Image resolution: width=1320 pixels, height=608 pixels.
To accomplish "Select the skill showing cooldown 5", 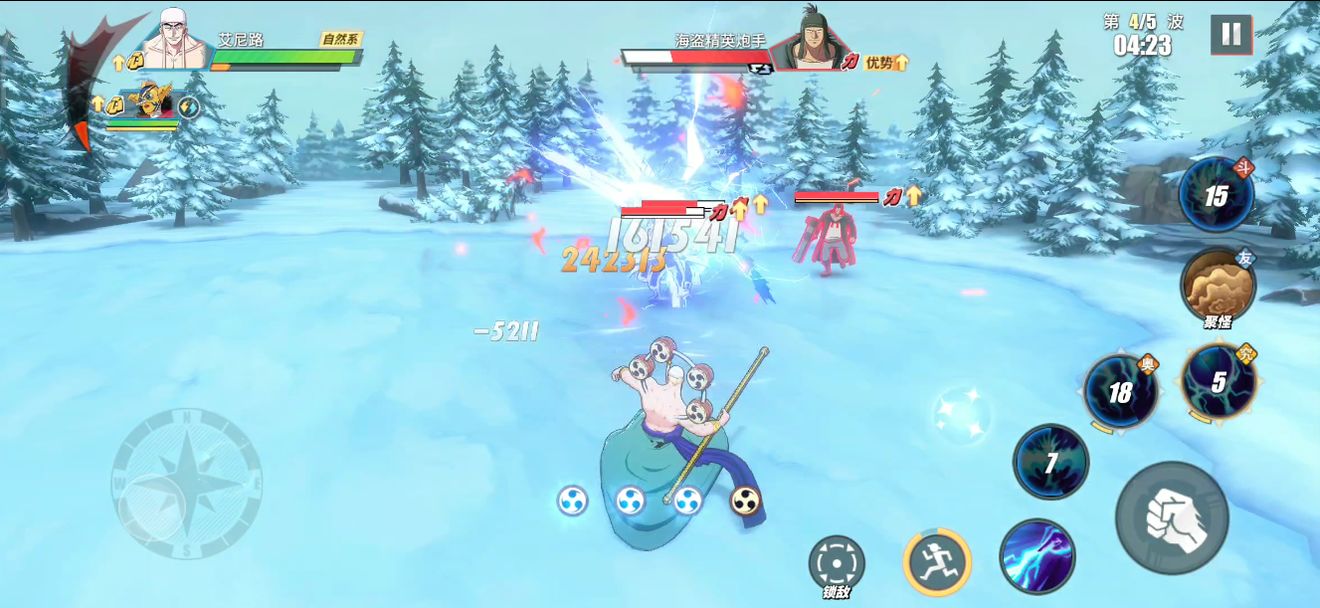I will tap(1218, 381).
